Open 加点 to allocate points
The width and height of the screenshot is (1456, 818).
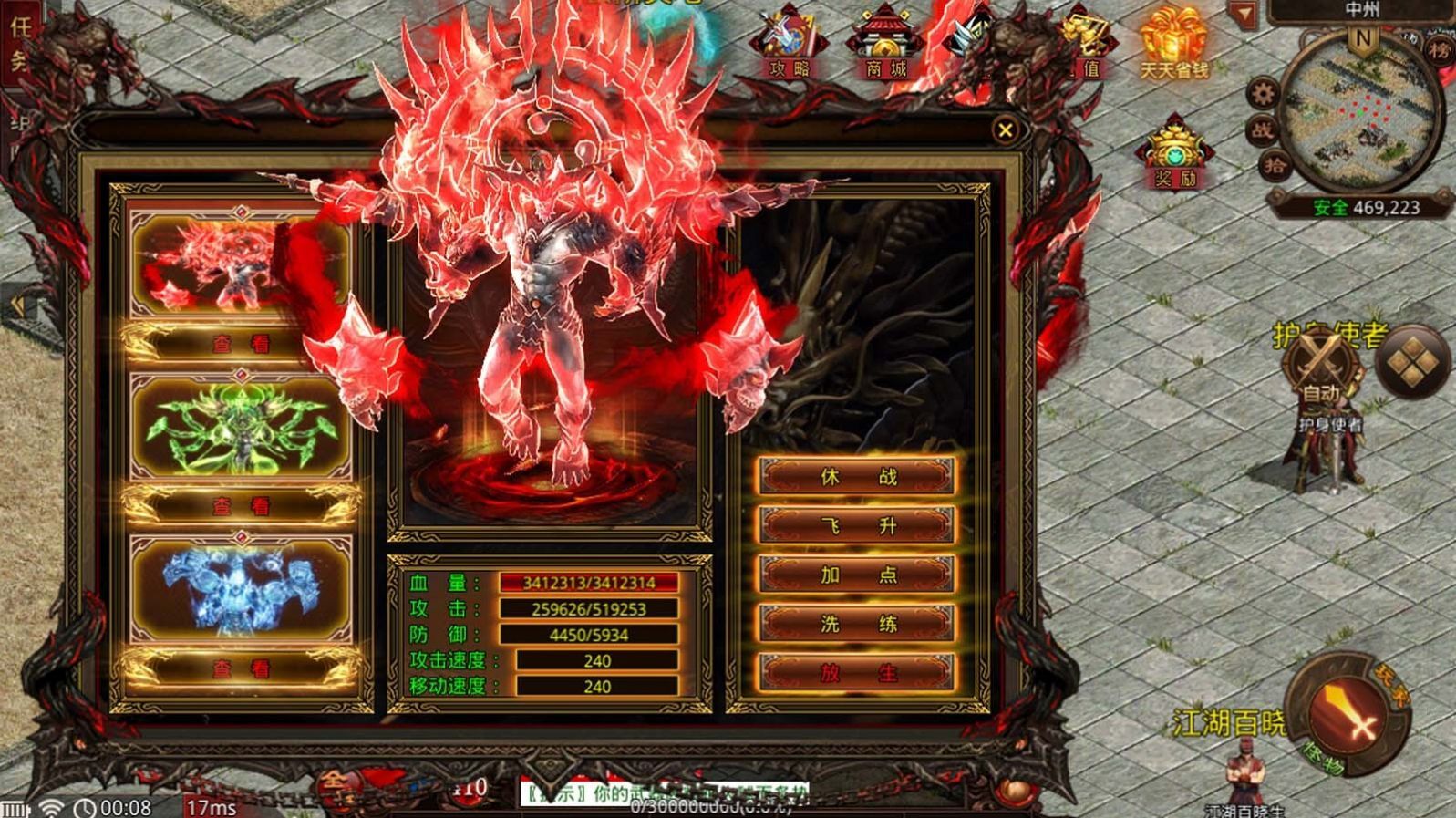(x=857, y=575)
